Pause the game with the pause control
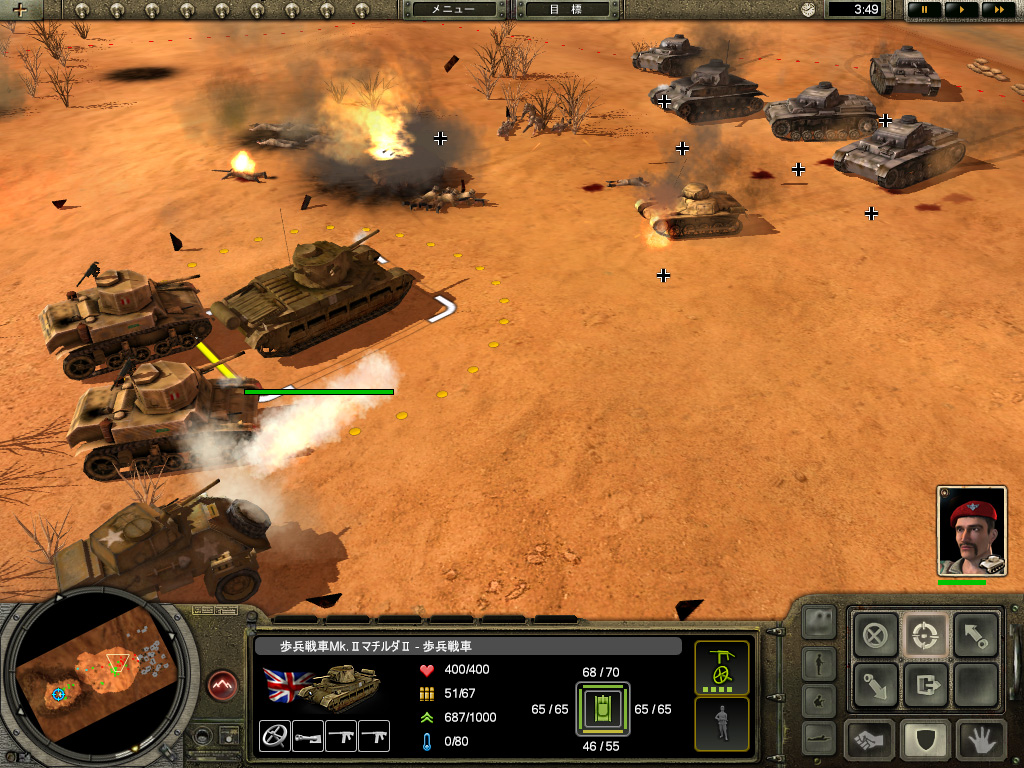Viewport: 1024px width, 768px height. click(x=924, y=9)
